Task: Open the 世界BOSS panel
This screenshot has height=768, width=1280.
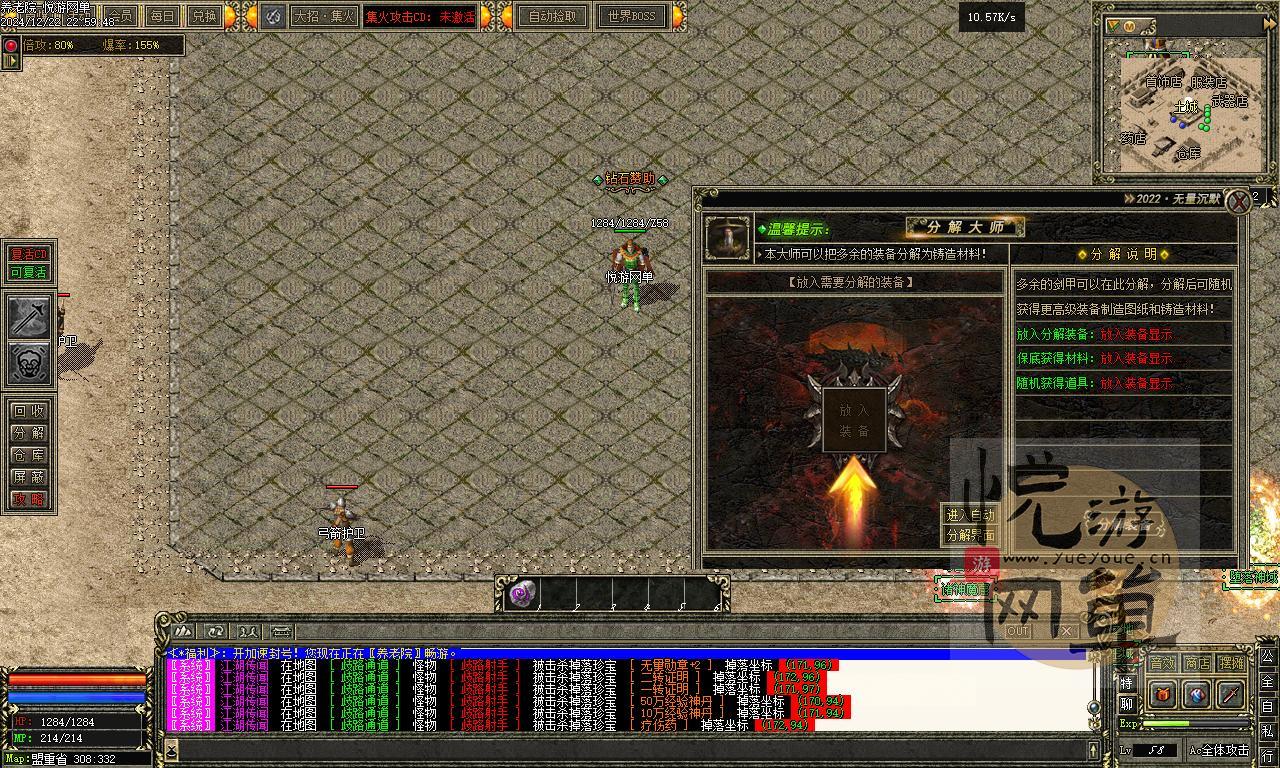Action: tap(631, 16)
